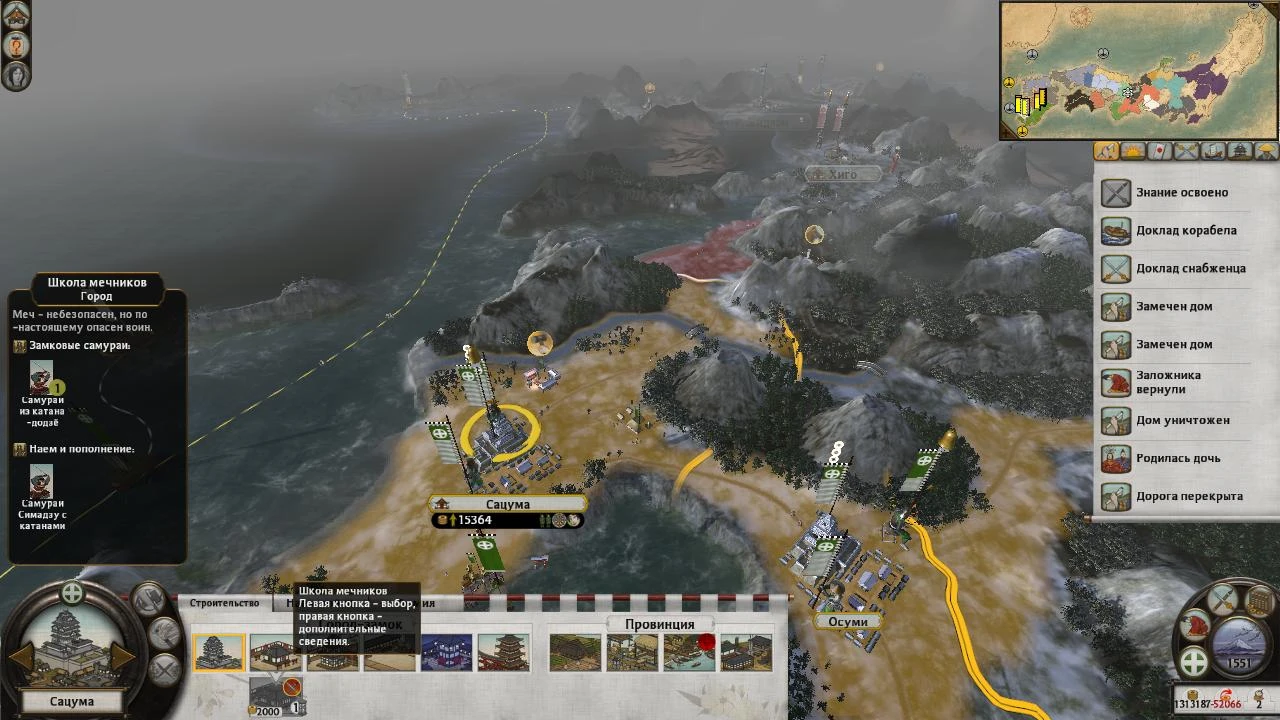Open armies list via crossed swords icon near Satsuma portrait
This screenshot has width=1280, height=720.
pos(164,670)
